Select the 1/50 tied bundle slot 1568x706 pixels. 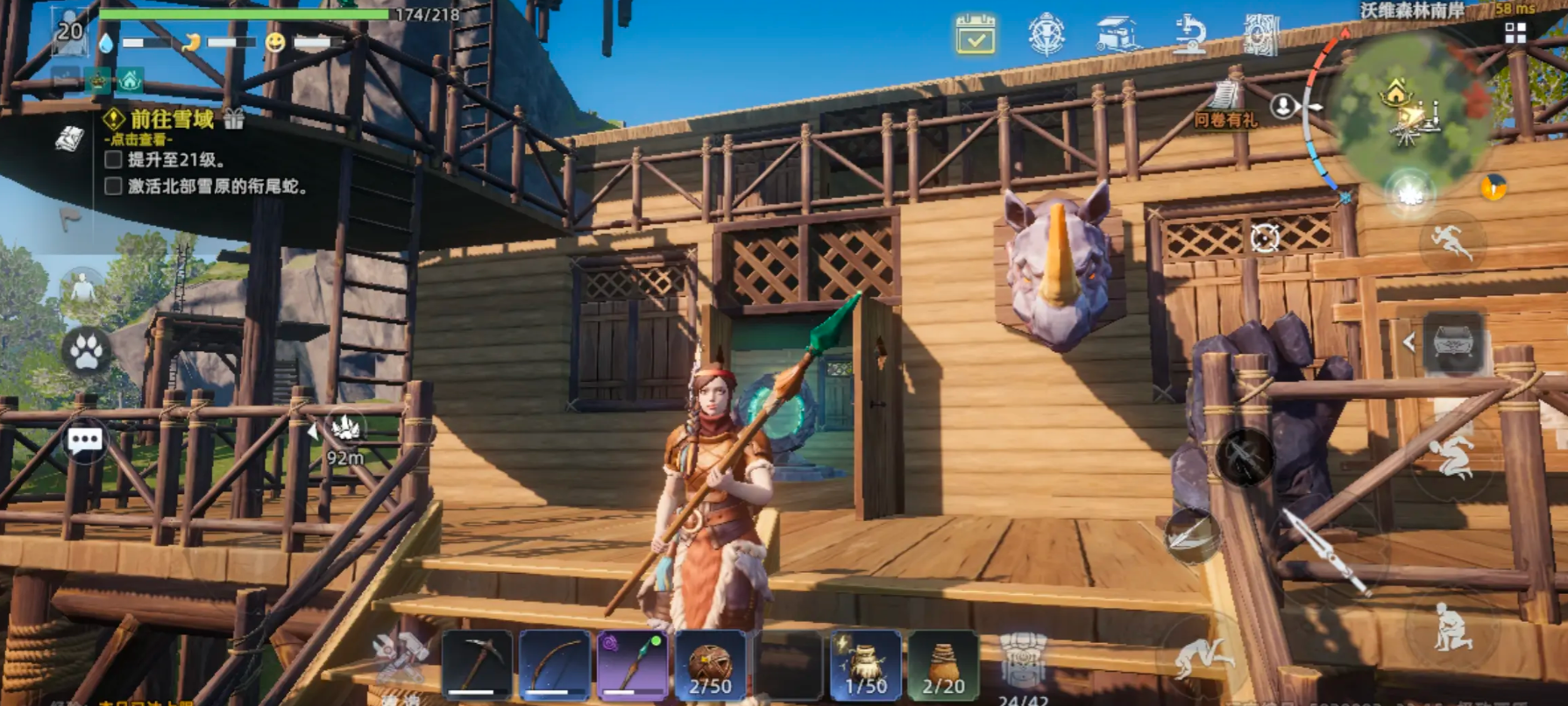865,665
